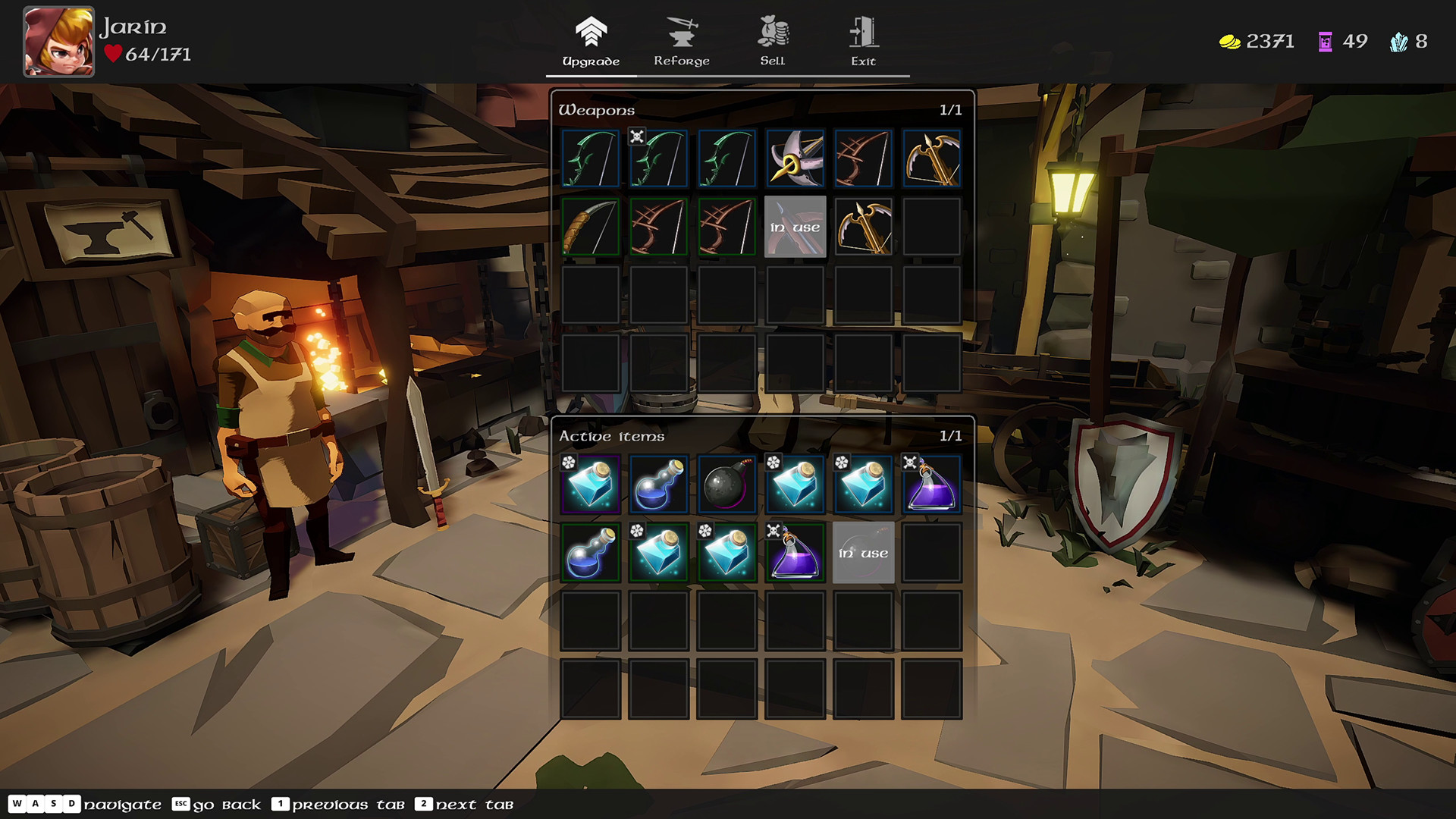Viewport: 1456px width, 819px height.
Task: Pick the golden crossbow in the weapons grid
Action: click(x=931, y=158)
